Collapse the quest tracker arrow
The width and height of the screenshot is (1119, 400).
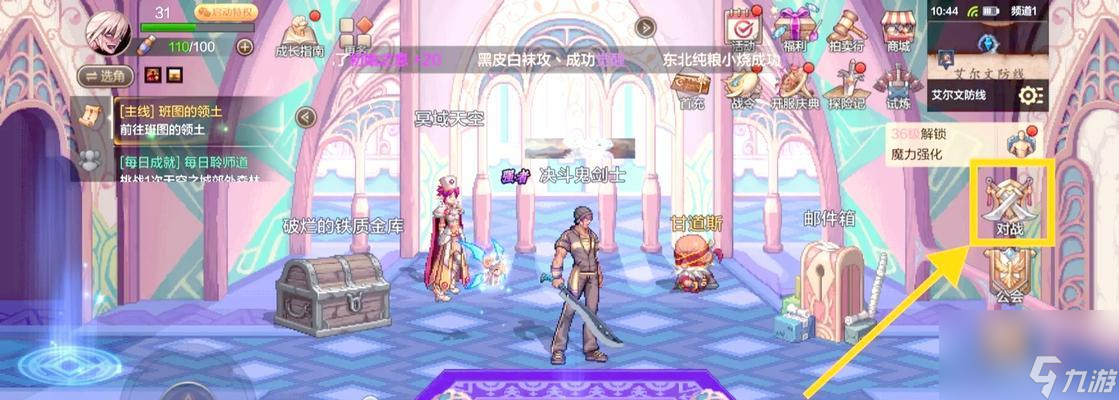(x=307, y=118)
